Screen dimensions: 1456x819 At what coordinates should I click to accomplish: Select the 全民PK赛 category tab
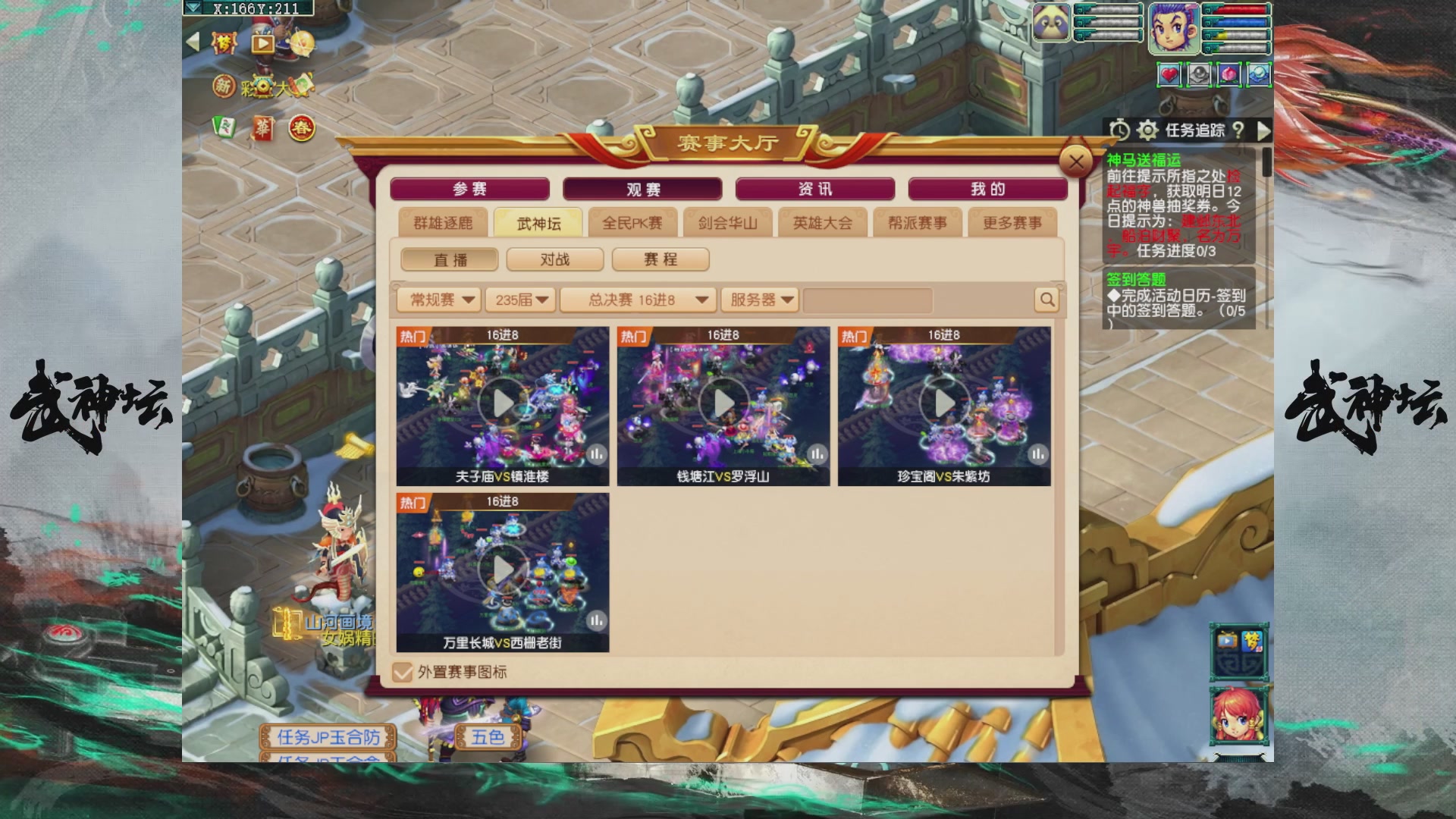coord(632,222)
